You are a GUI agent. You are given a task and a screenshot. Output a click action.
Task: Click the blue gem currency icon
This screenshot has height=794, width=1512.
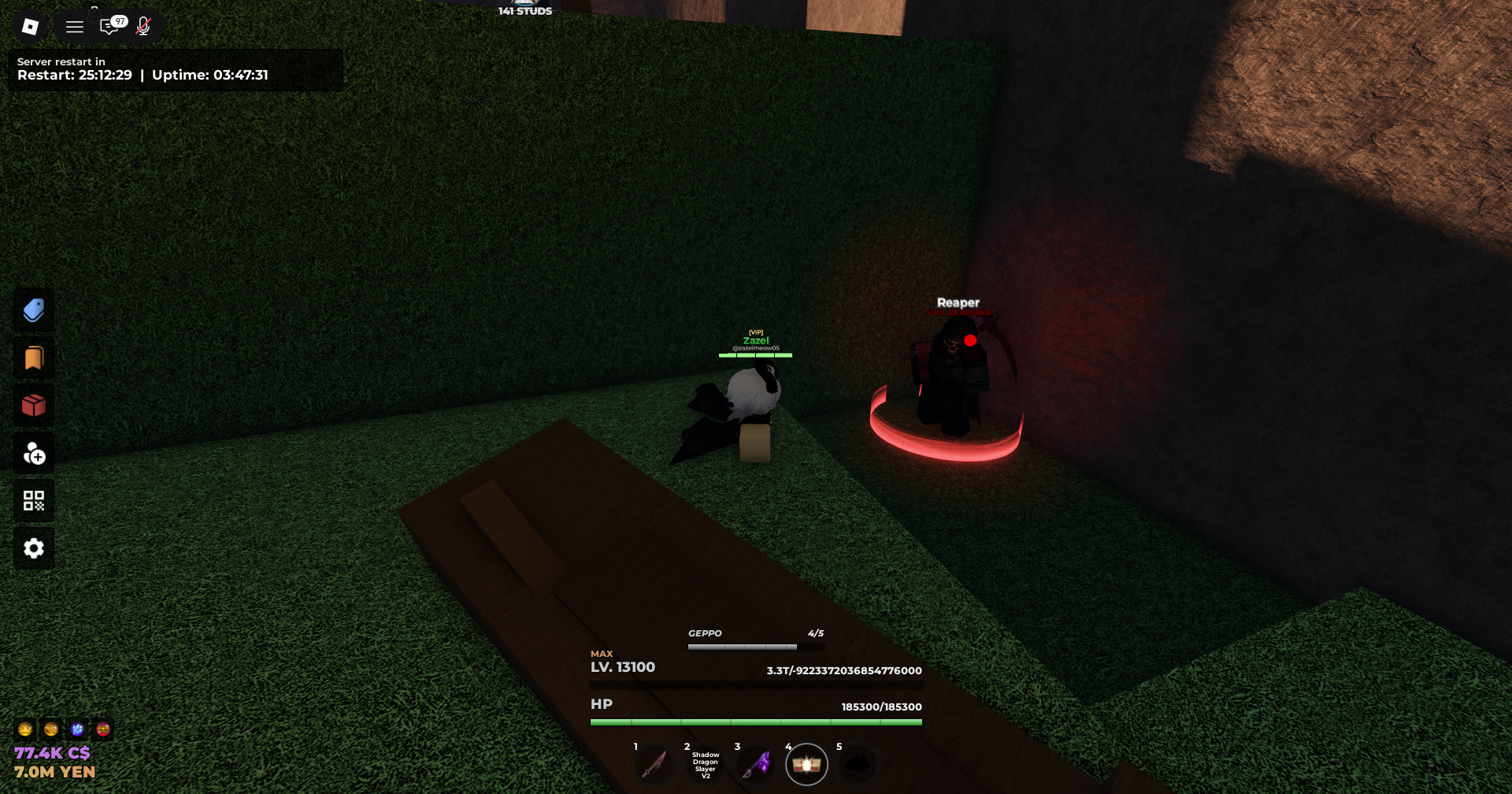[76, 730]
